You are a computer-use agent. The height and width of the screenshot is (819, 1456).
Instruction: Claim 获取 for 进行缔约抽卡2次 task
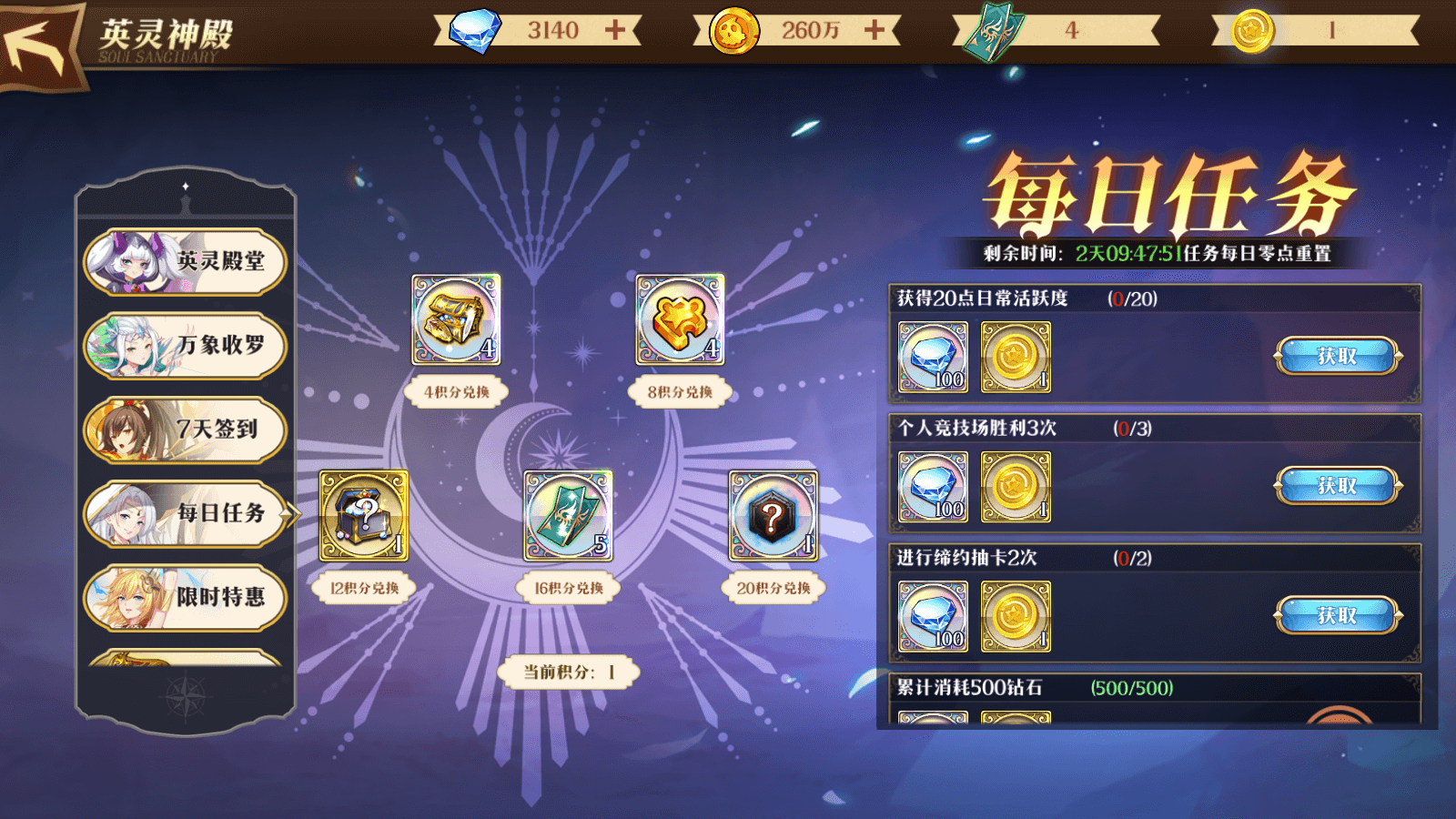1340,615
